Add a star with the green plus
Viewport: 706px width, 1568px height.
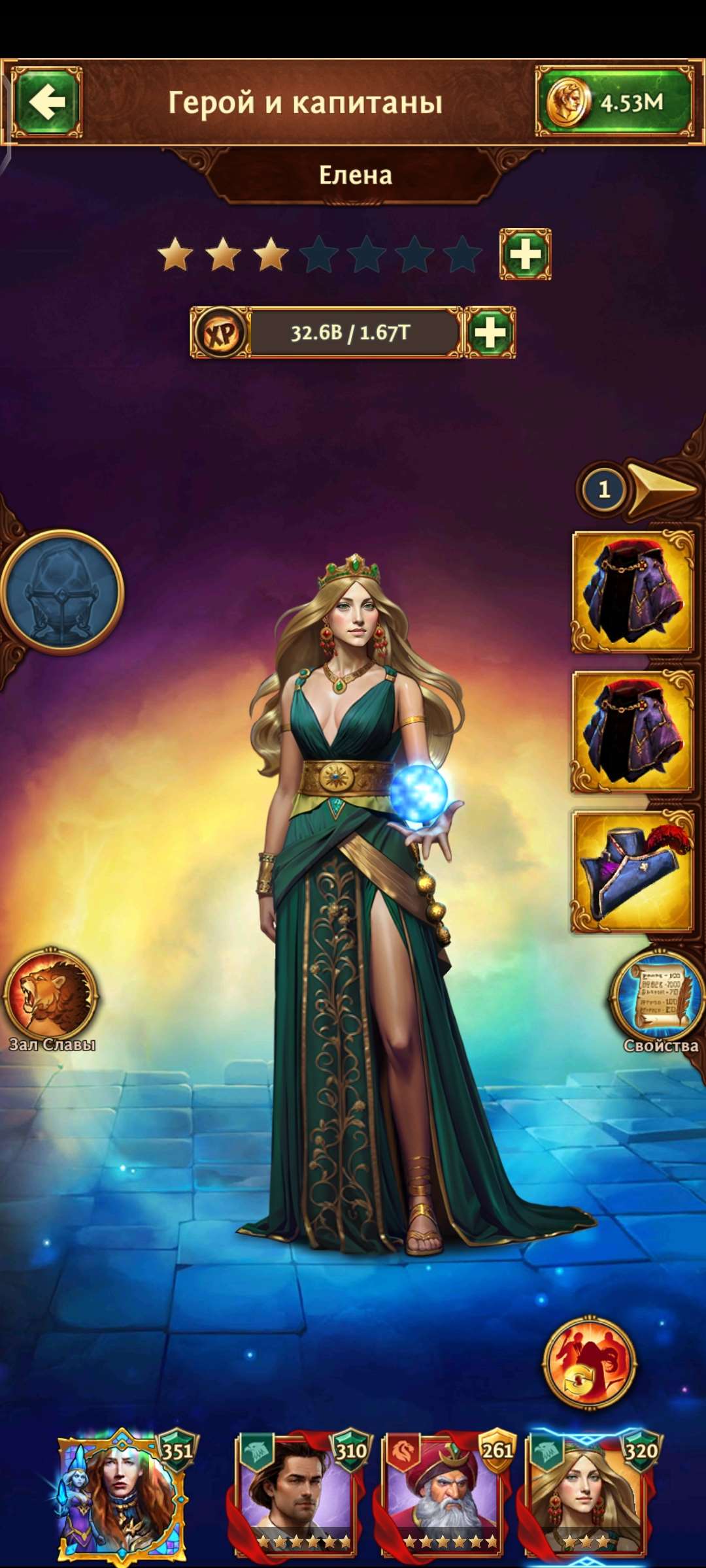(525, 254)
